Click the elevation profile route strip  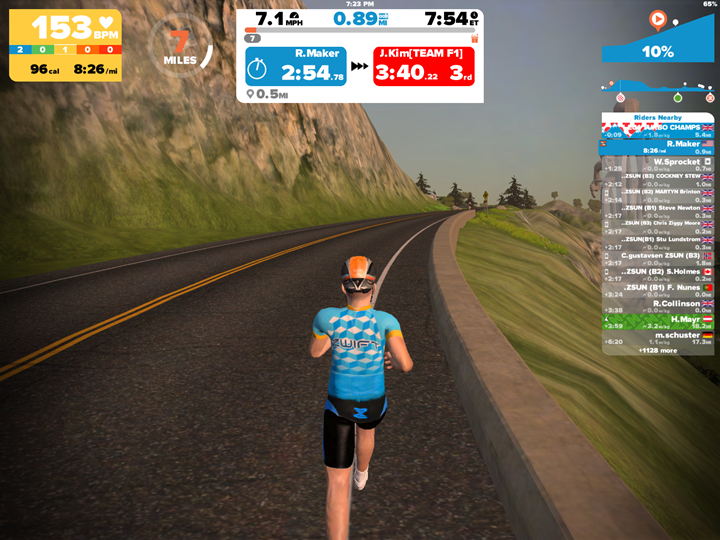click(658, 91)
